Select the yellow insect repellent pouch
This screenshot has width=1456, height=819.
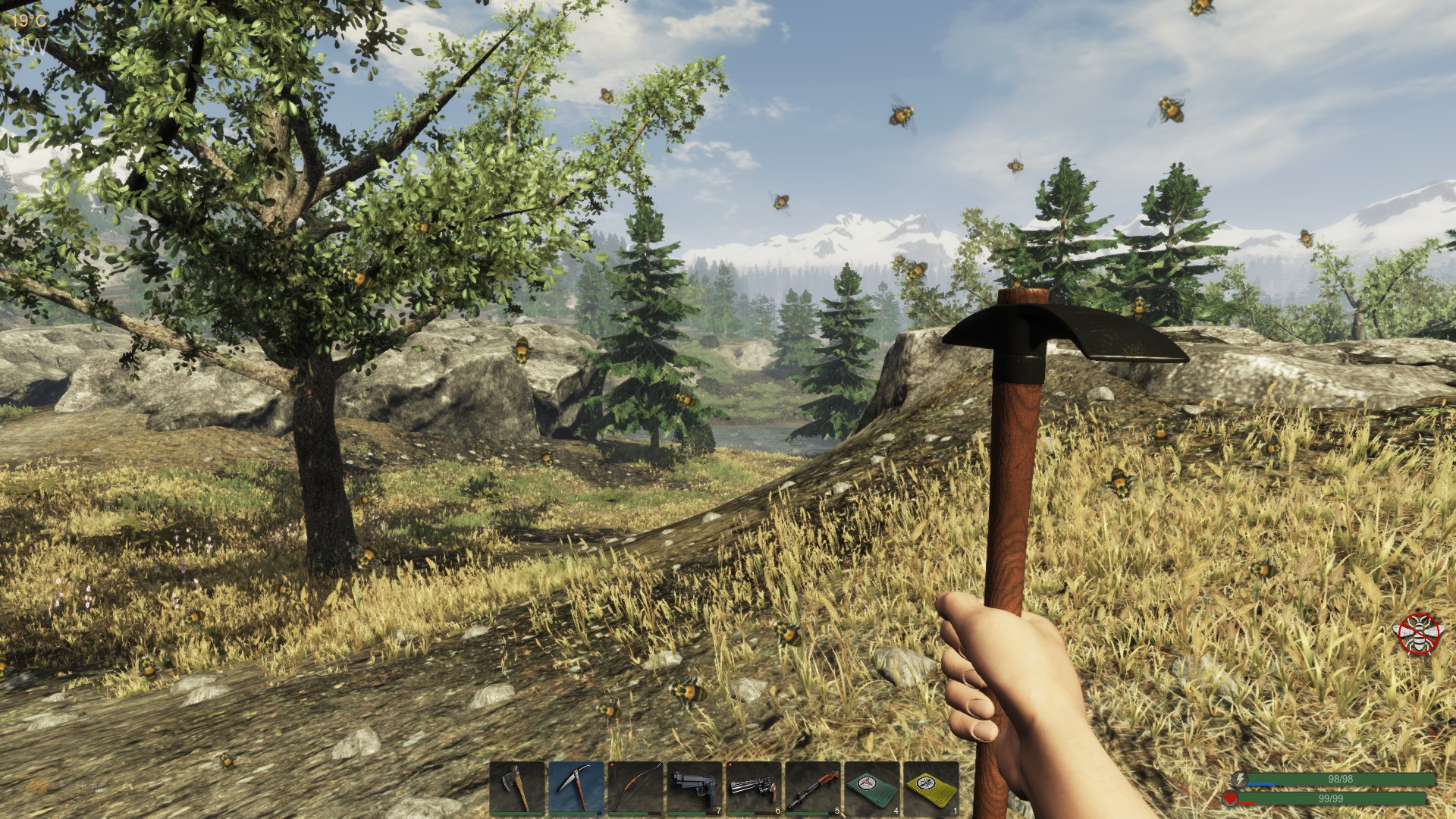[x=931, y=788]
